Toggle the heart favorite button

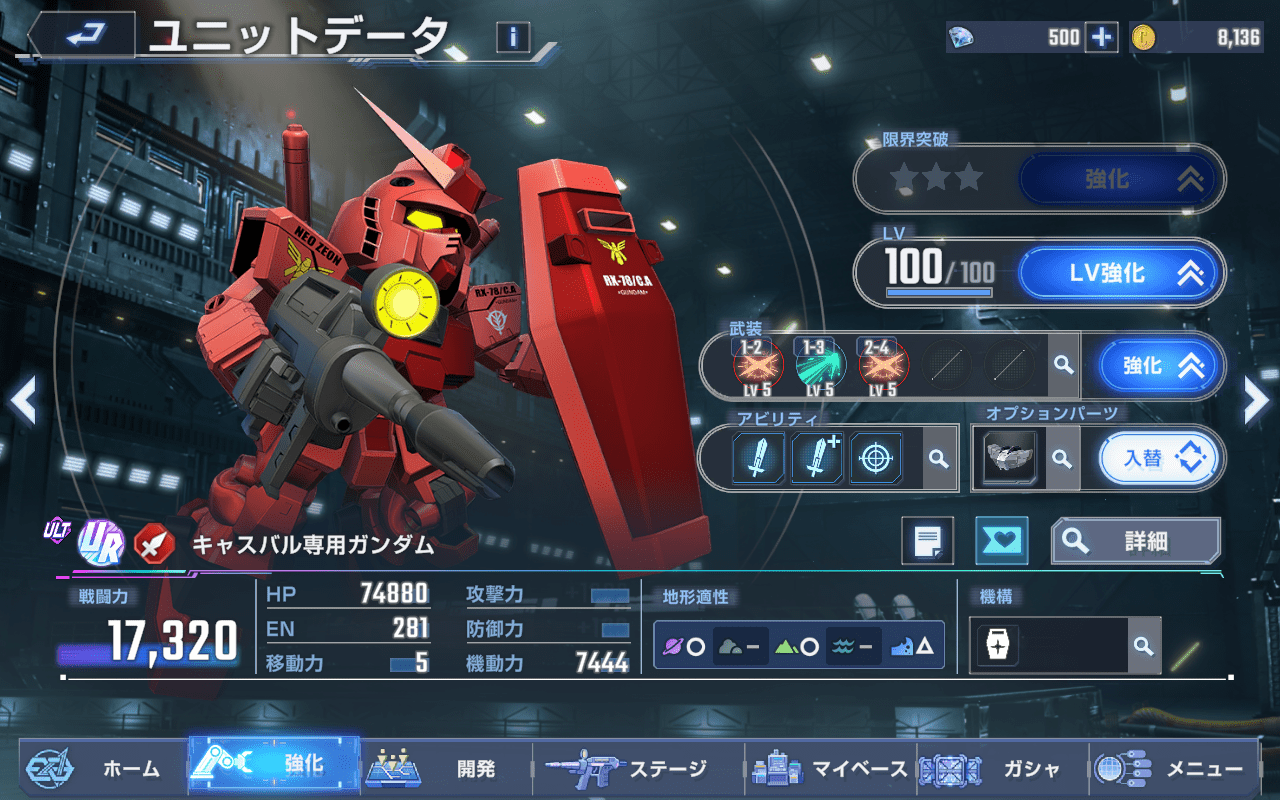click(1001, 541)
